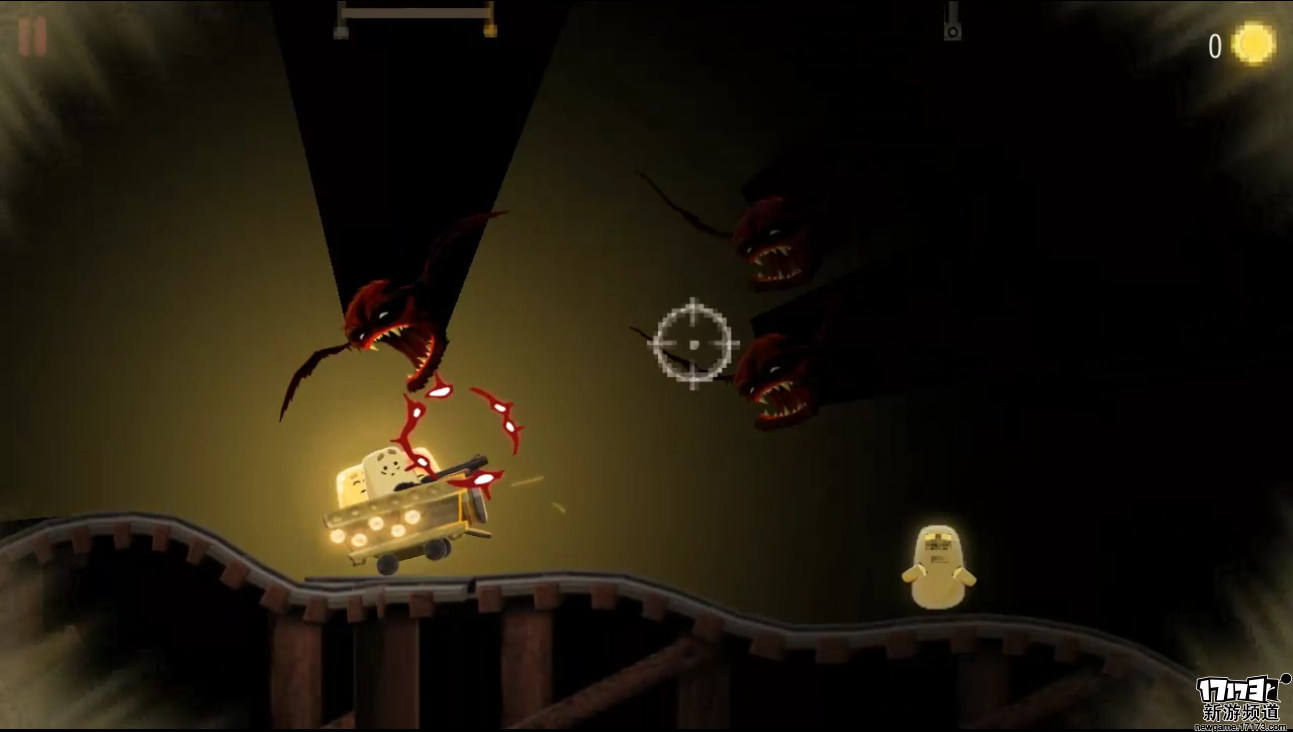
Task: Pause the game with the pause button
Action: point(32,37)
